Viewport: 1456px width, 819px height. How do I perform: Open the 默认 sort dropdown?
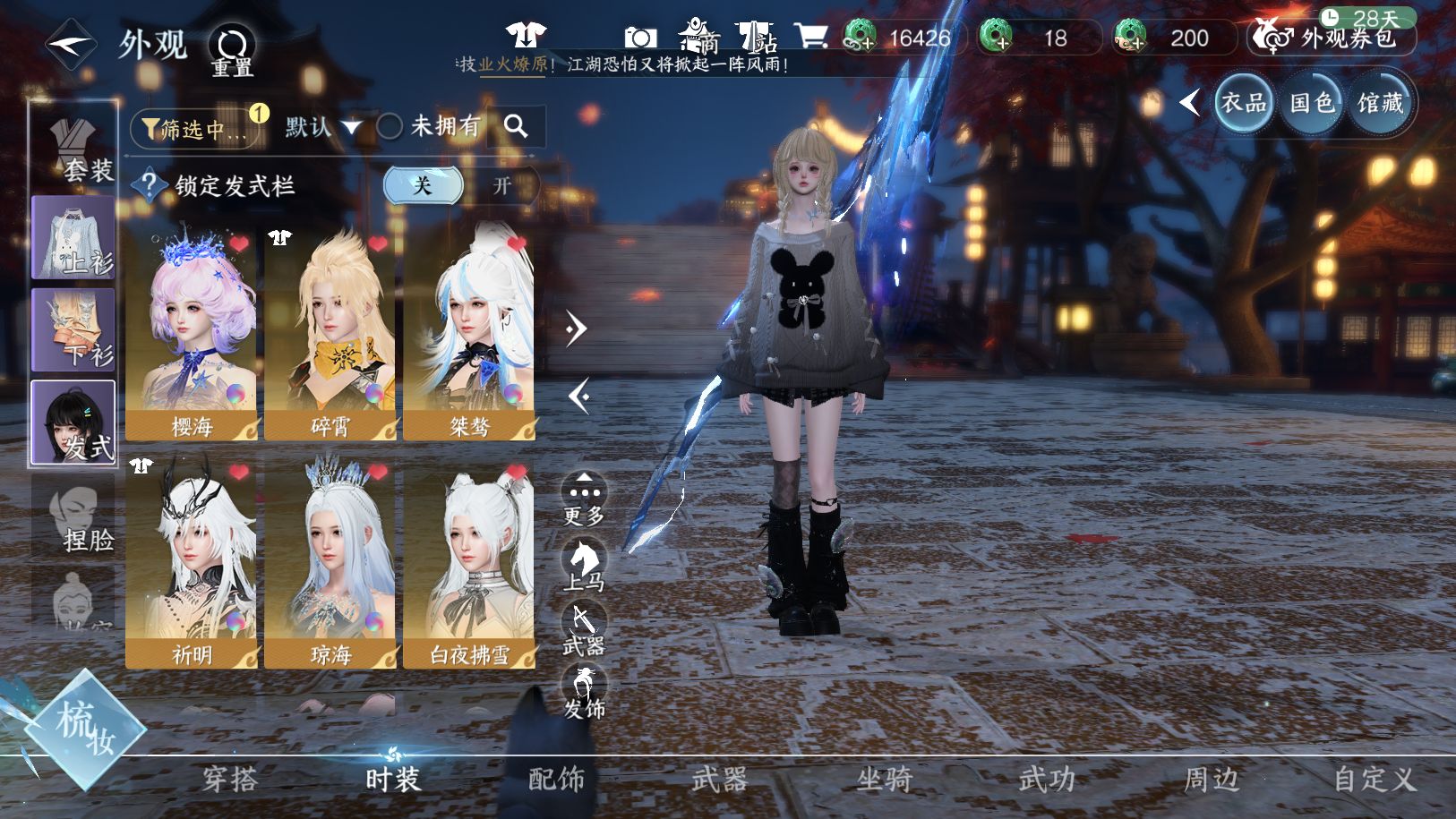pyautogui.click(x=322, y=127)
